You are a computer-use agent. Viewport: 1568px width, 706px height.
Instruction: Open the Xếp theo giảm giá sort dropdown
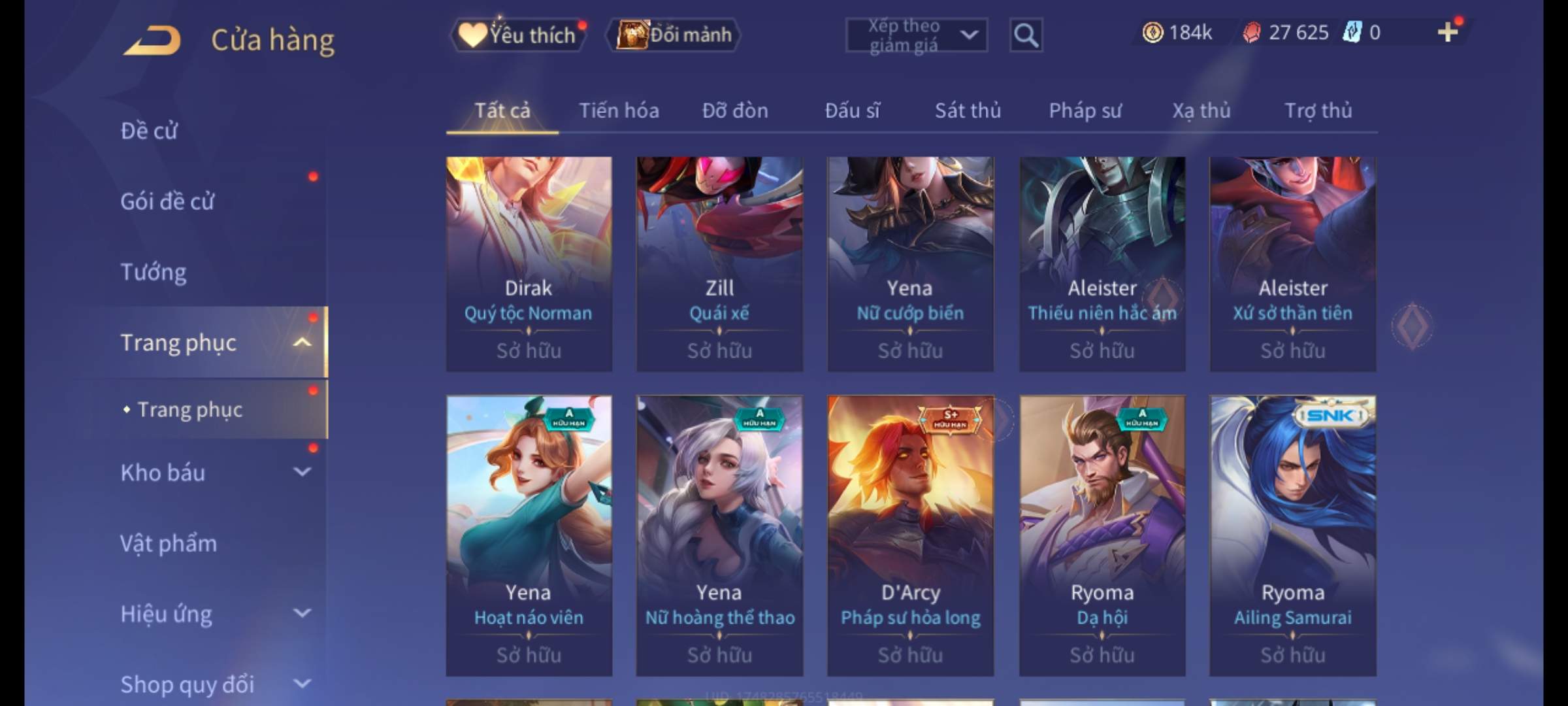point(916,35)
